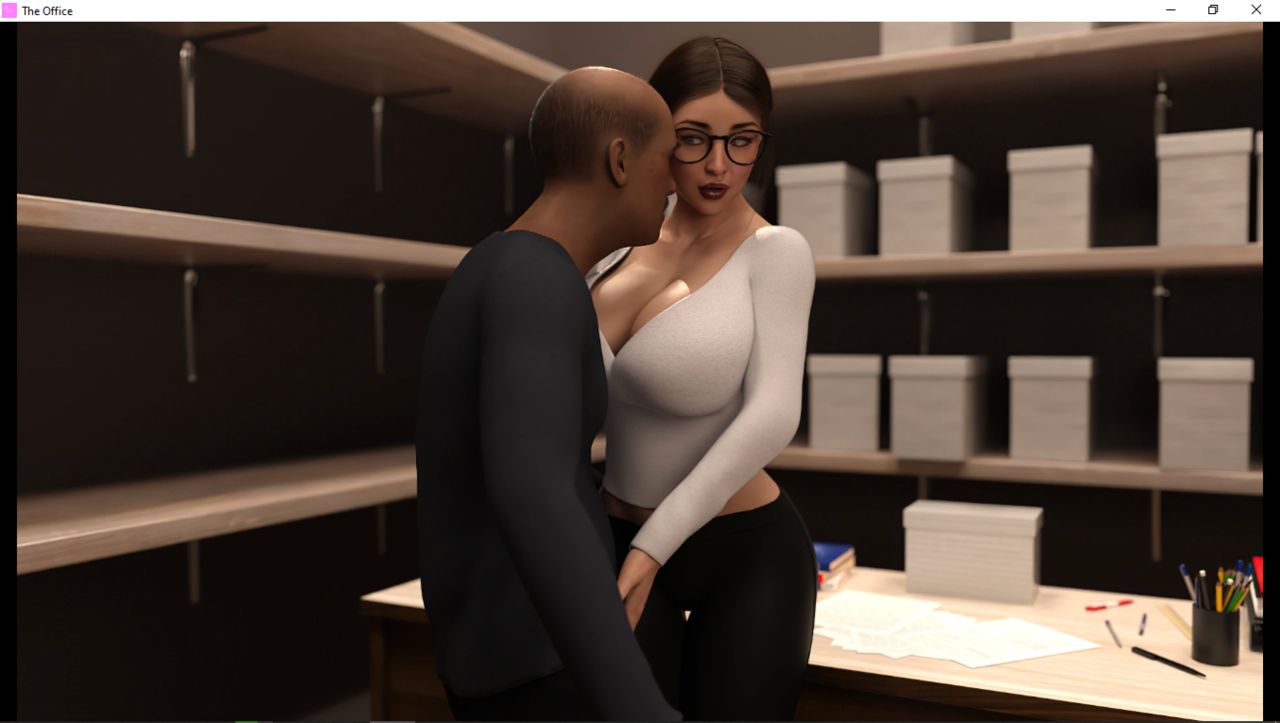Click the woman's glasses to advance the scene
The height and width of the screenshot is (723, 1280).
[x=714, y=144]
